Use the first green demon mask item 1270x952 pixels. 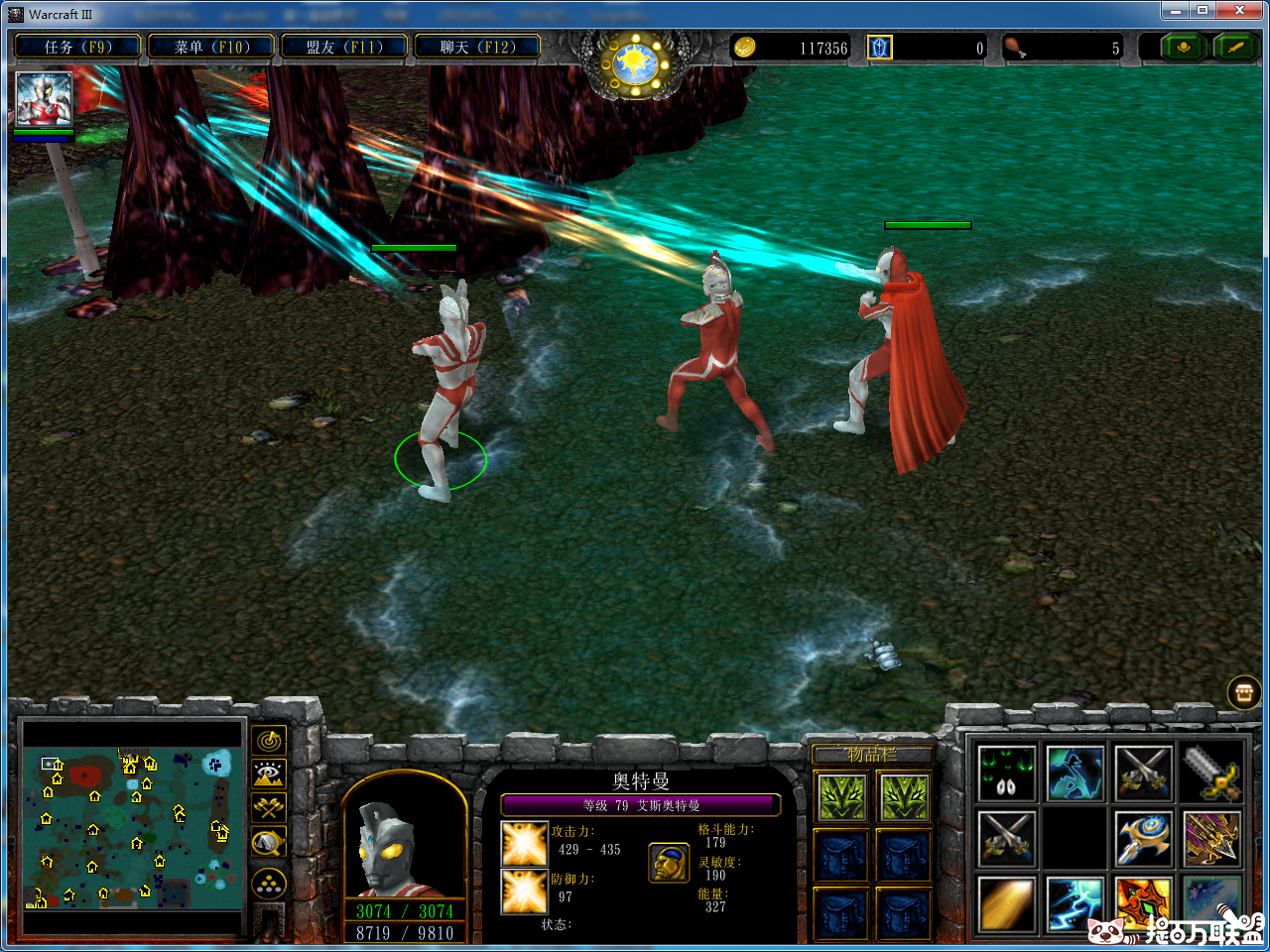pos(841,796)
